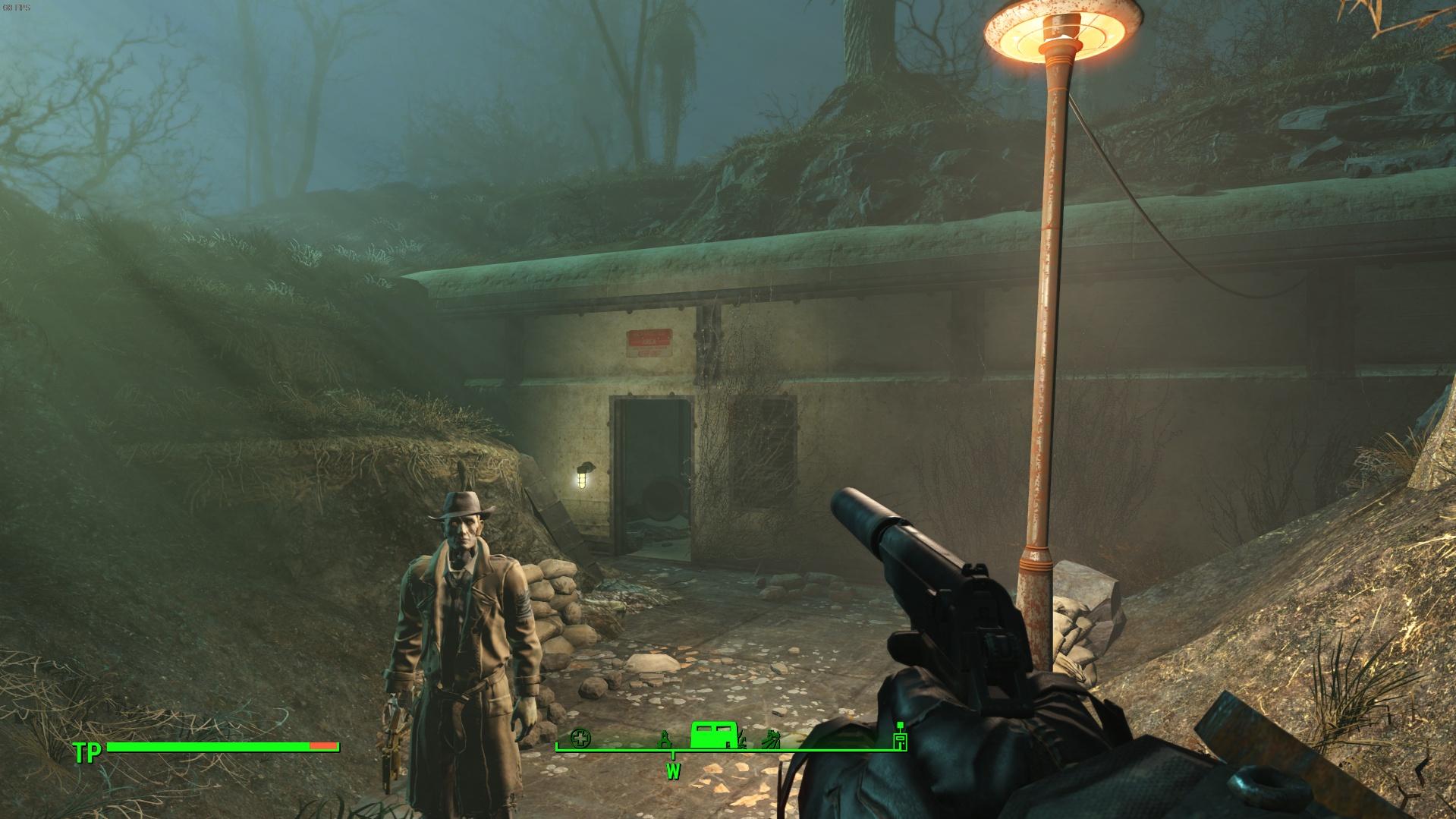Image resolution: width=1456 pixels, height=819 pixels.
Task: Select the leafy plant compass marker
Action: point(772,739)
